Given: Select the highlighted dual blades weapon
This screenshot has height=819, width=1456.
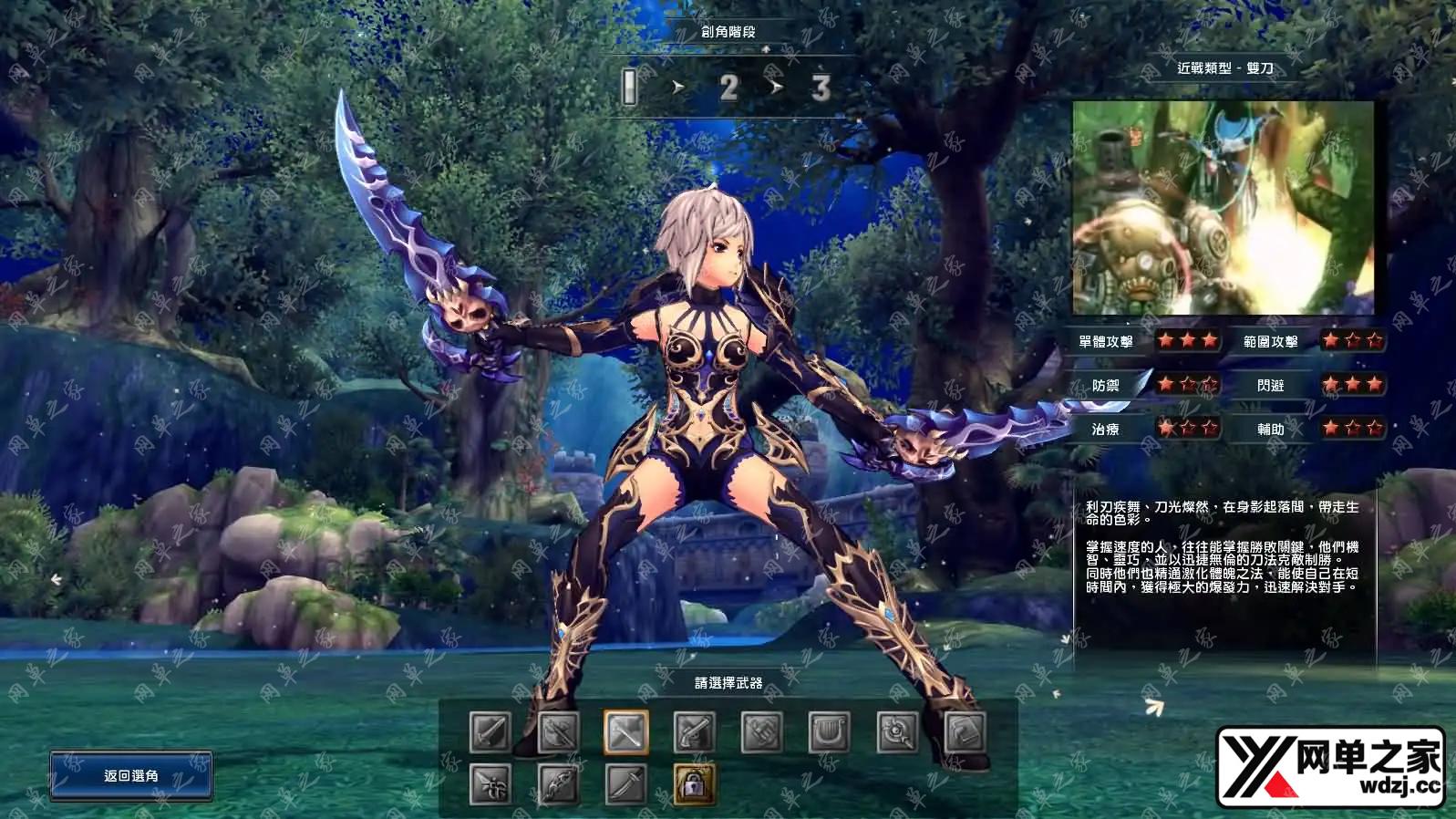Looking at the screenshot, I should pos(626,731).
